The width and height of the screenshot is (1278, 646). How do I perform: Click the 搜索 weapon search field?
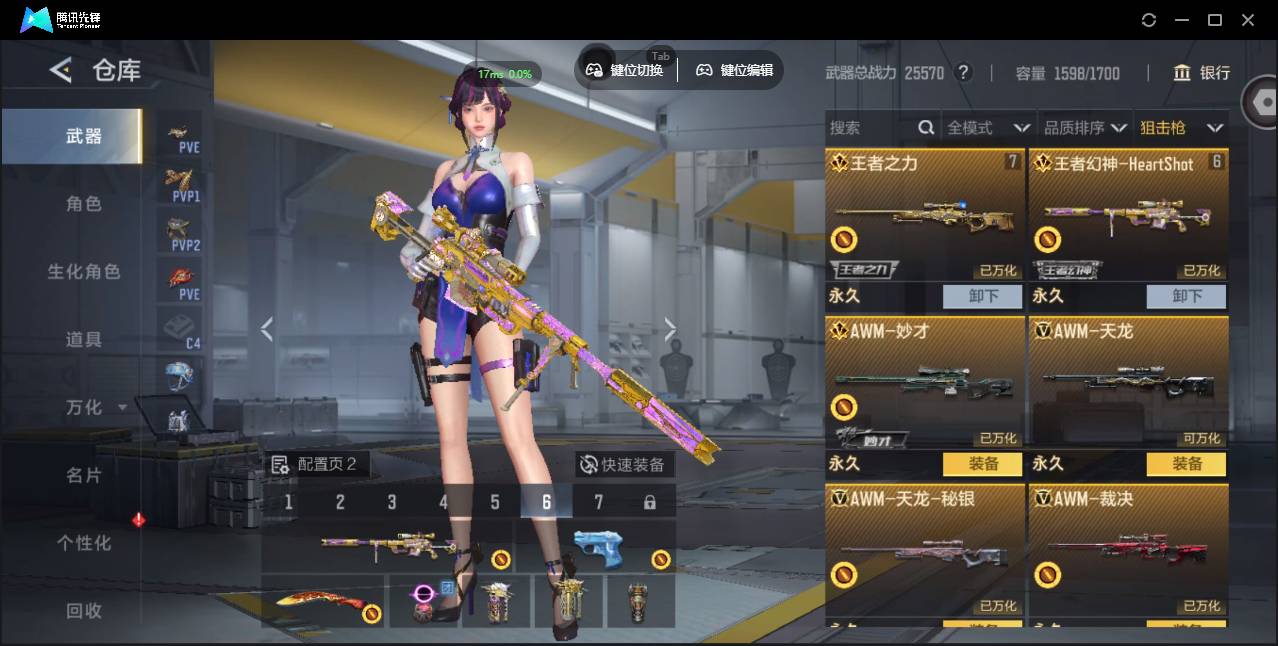[870, 128]
